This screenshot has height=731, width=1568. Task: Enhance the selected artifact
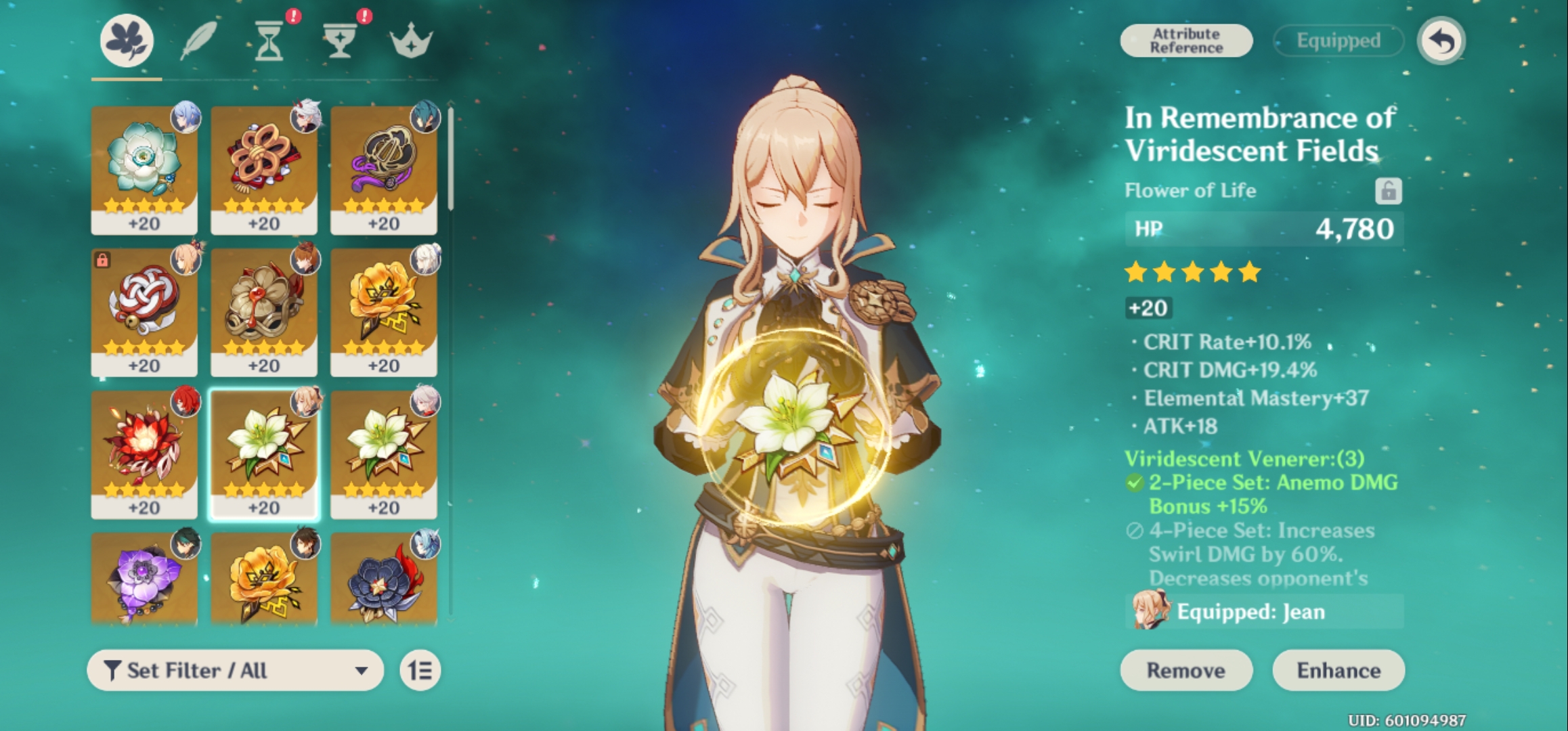pyautogui.click(x=1338, y=670)
